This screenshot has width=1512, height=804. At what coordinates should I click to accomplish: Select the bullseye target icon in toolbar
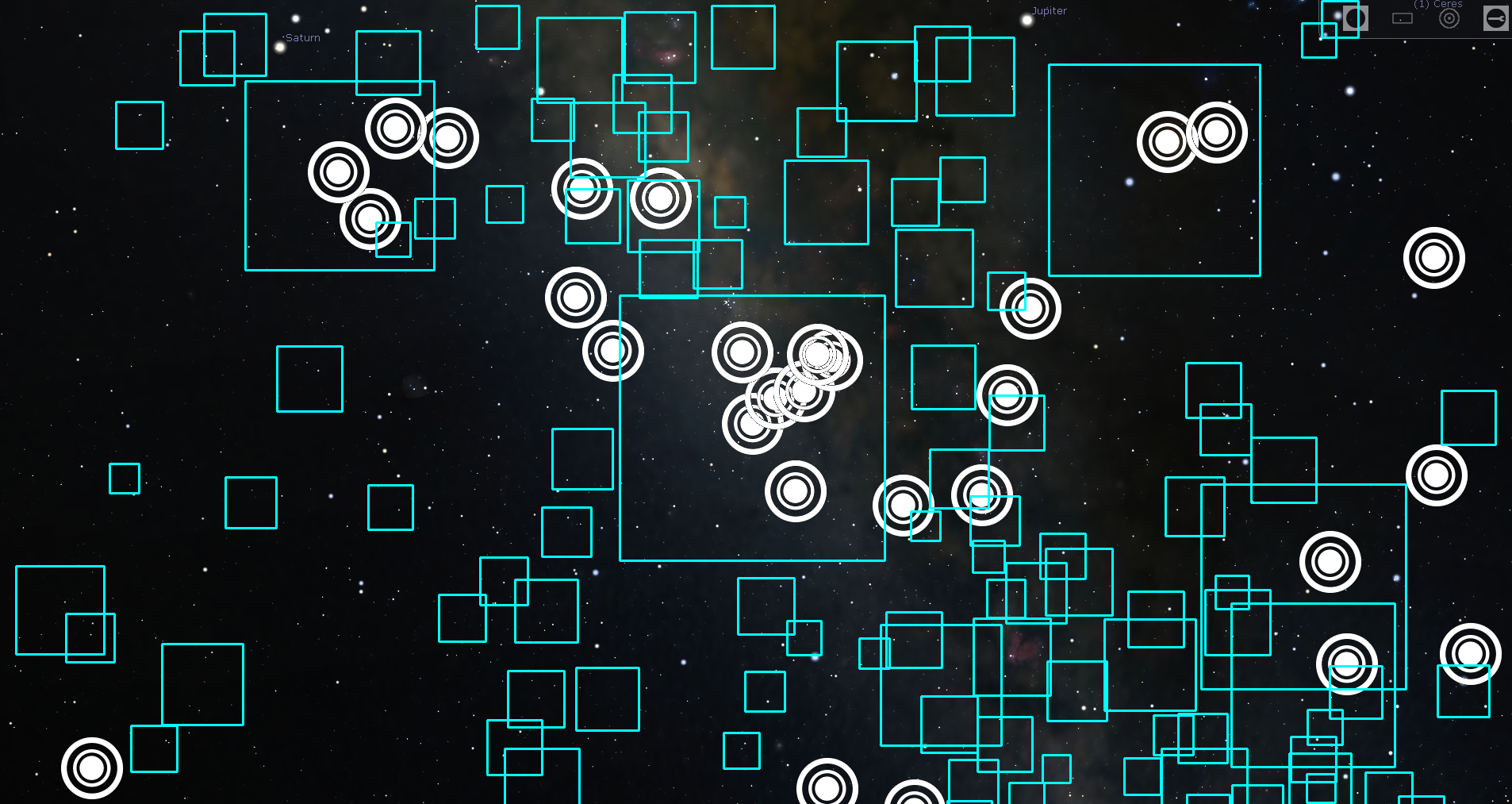[x=1449, y=18]
